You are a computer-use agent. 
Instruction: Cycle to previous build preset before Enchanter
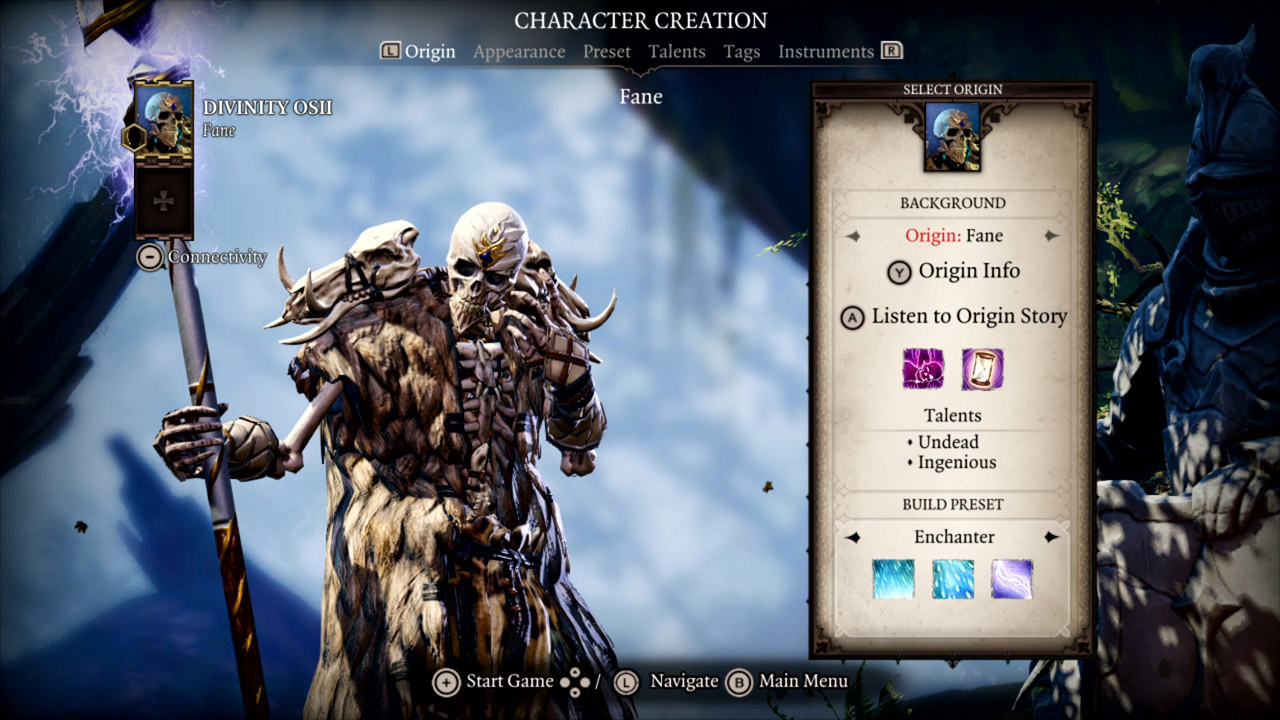pyautogui.click(x=853, y=537)
